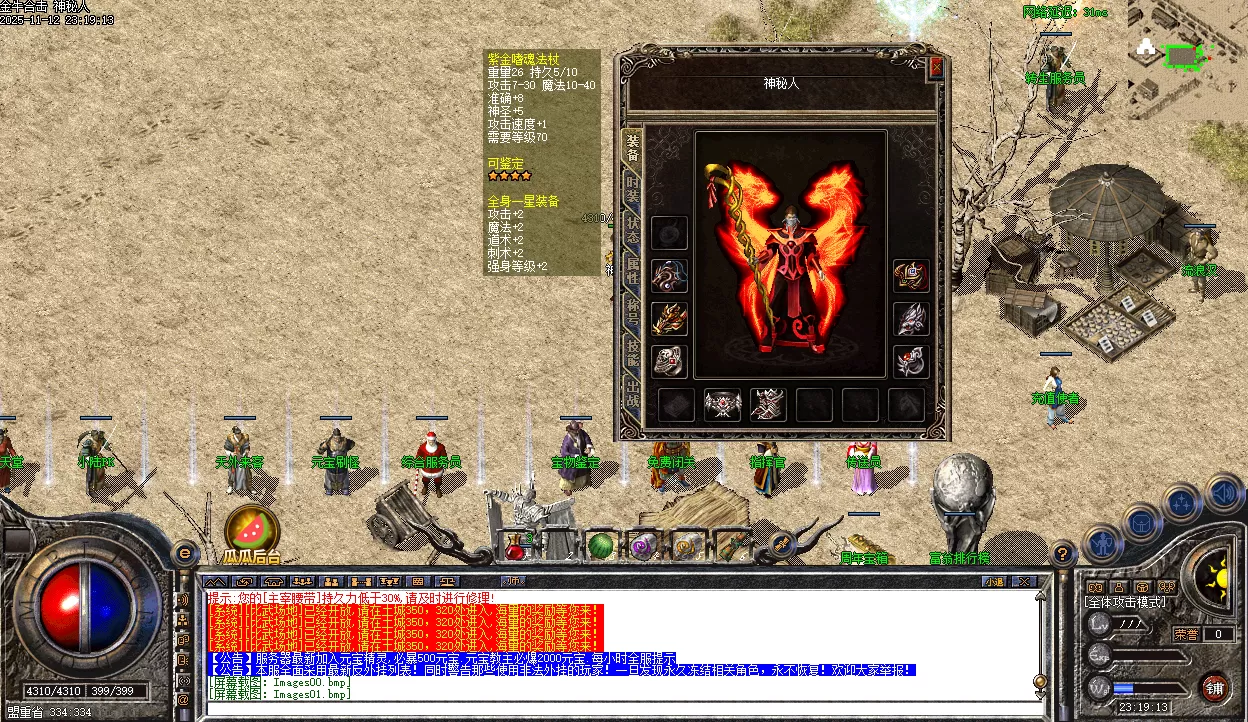This screenshot has height=722, width=1248.
Task: Open the character figure round button
Action: pyautogui.click(x=1102, y=543)
